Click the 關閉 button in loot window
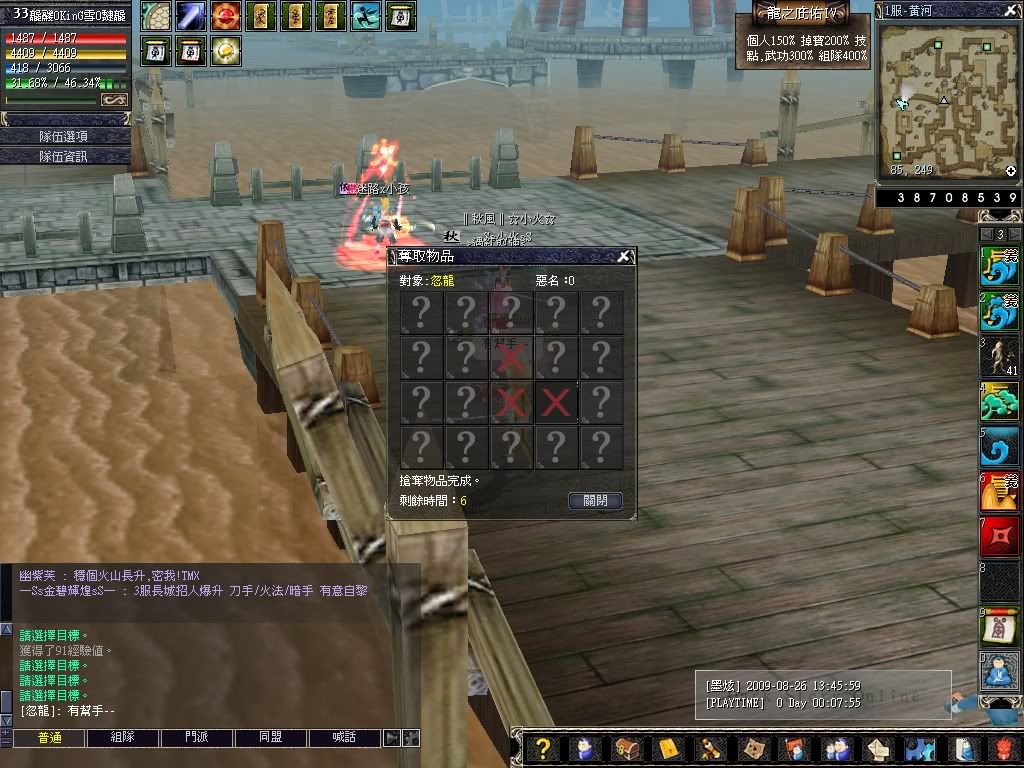The width and height of the screenshot is (1024, 768). 595,501
